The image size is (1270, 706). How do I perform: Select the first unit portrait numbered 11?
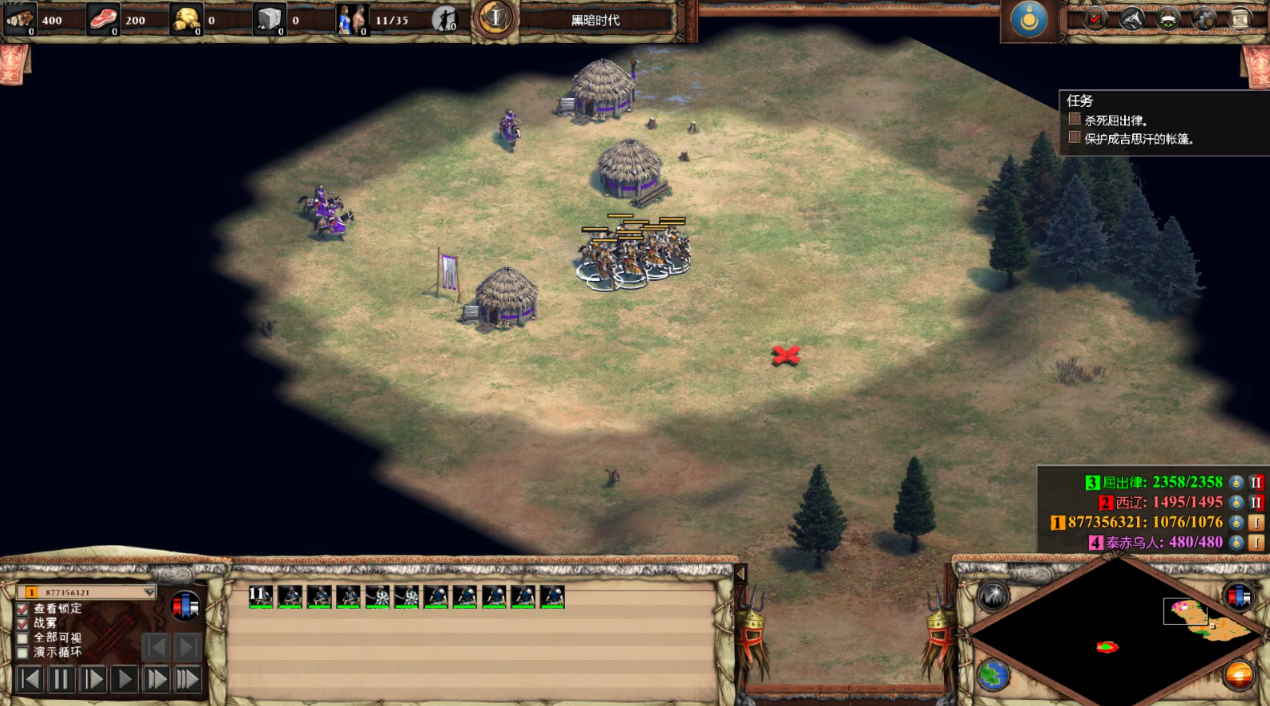click(x=261, y=597)
